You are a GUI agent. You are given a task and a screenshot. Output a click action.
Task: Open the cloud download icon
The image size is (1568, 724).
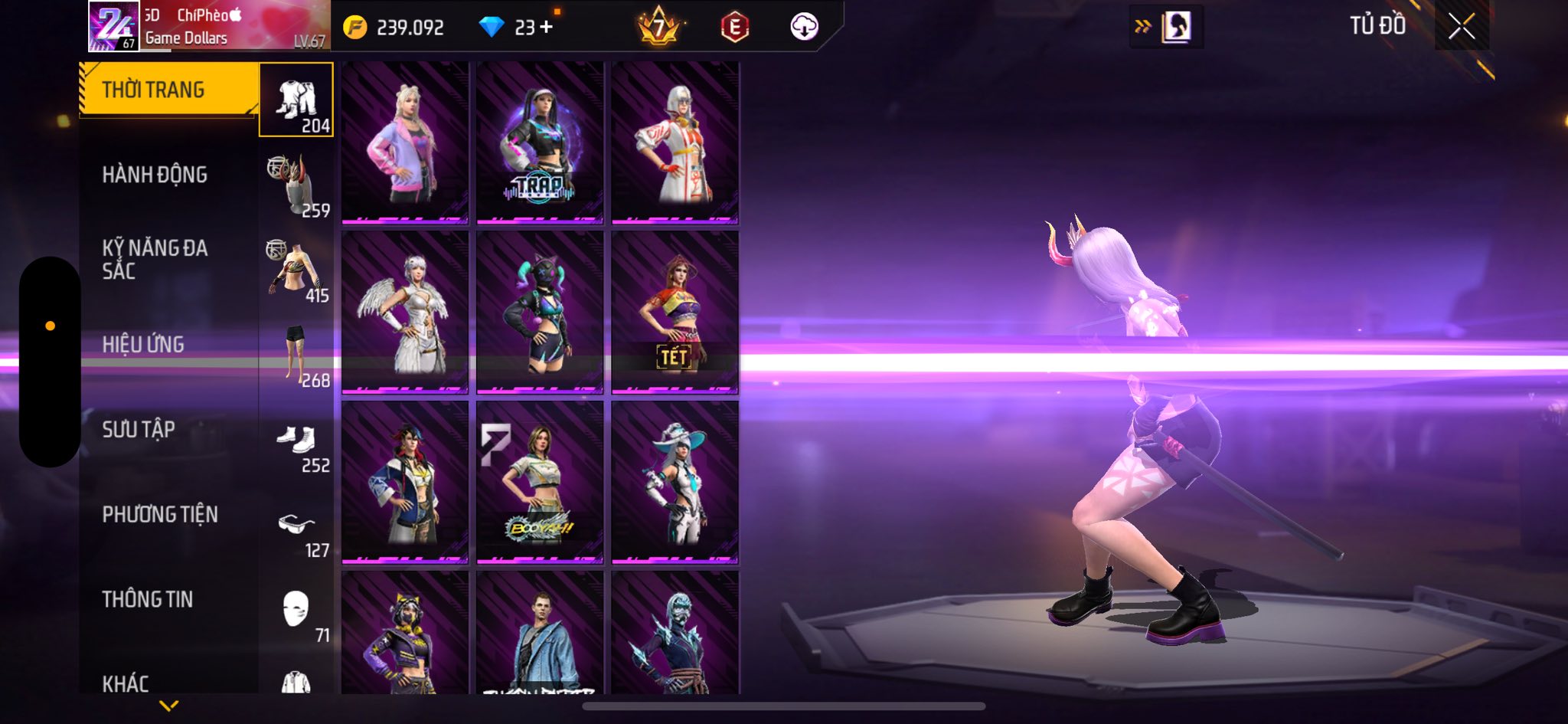click(x=804, y=28)
